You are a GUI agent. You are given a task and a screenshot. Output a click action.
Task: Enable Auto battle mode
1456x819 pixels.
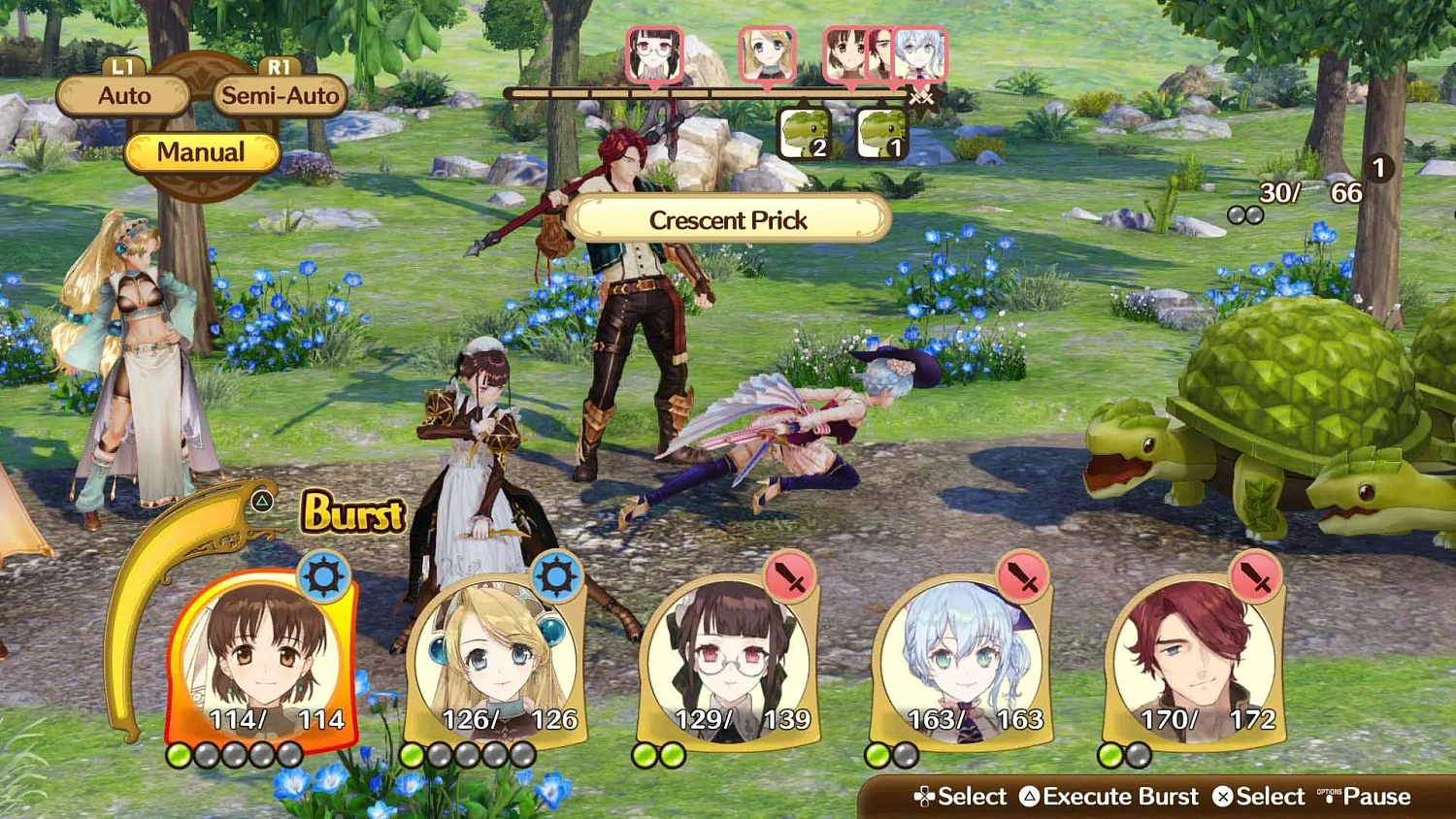[x=122, y=95]
